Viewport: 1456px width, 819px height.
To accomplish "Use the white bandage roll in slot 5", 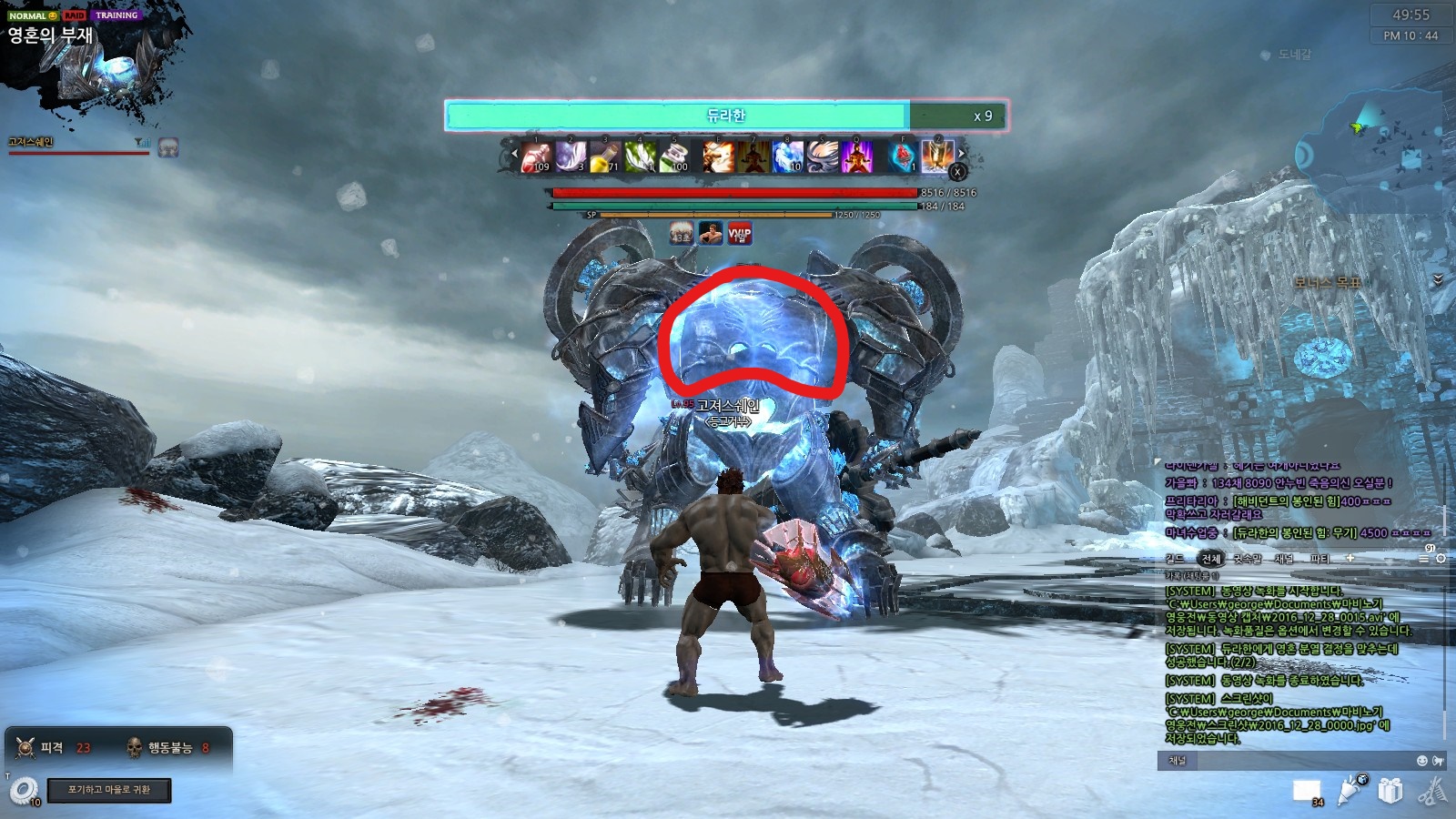I will (674, 157).
